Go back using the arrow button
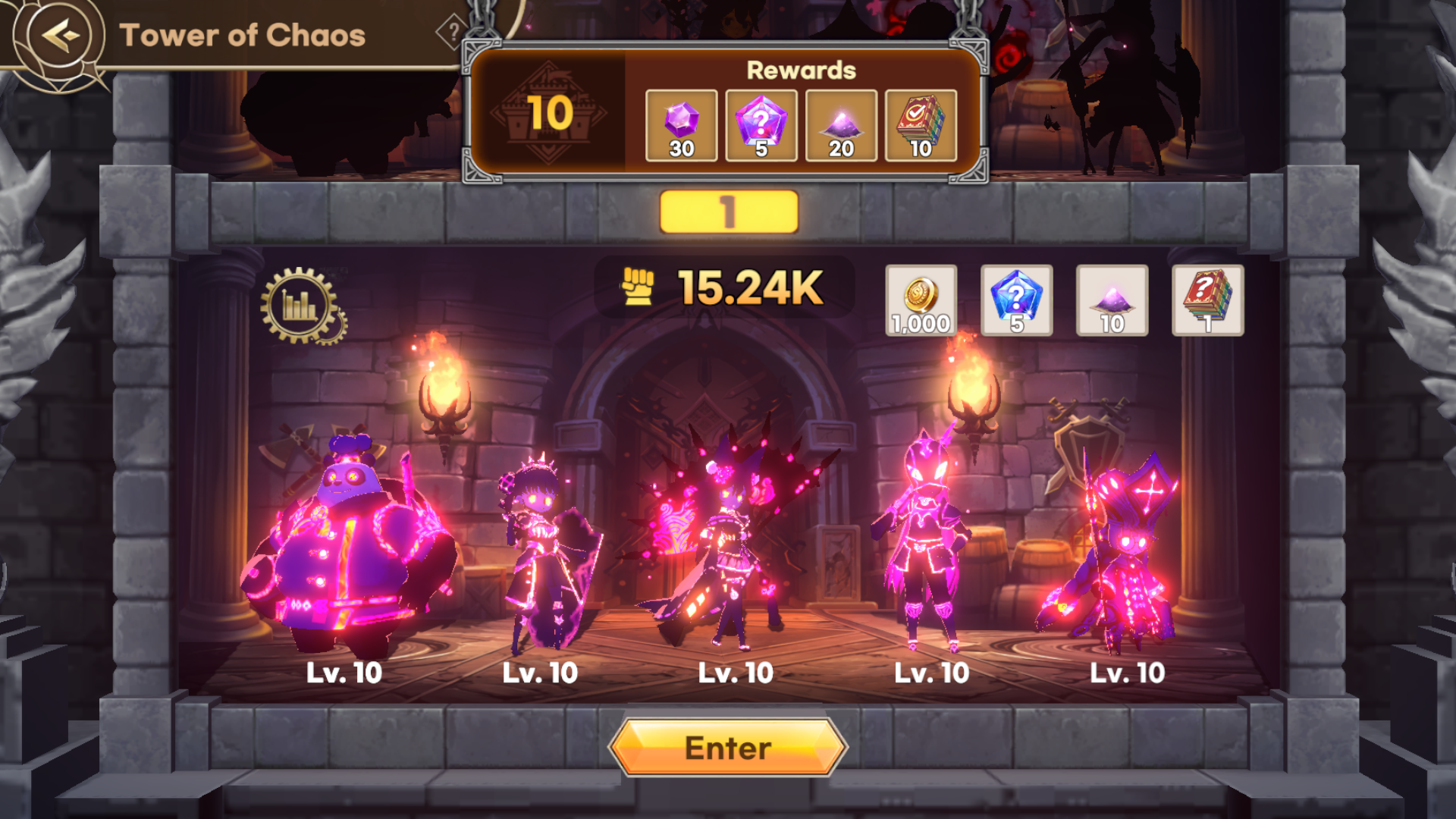 [61, 35]
